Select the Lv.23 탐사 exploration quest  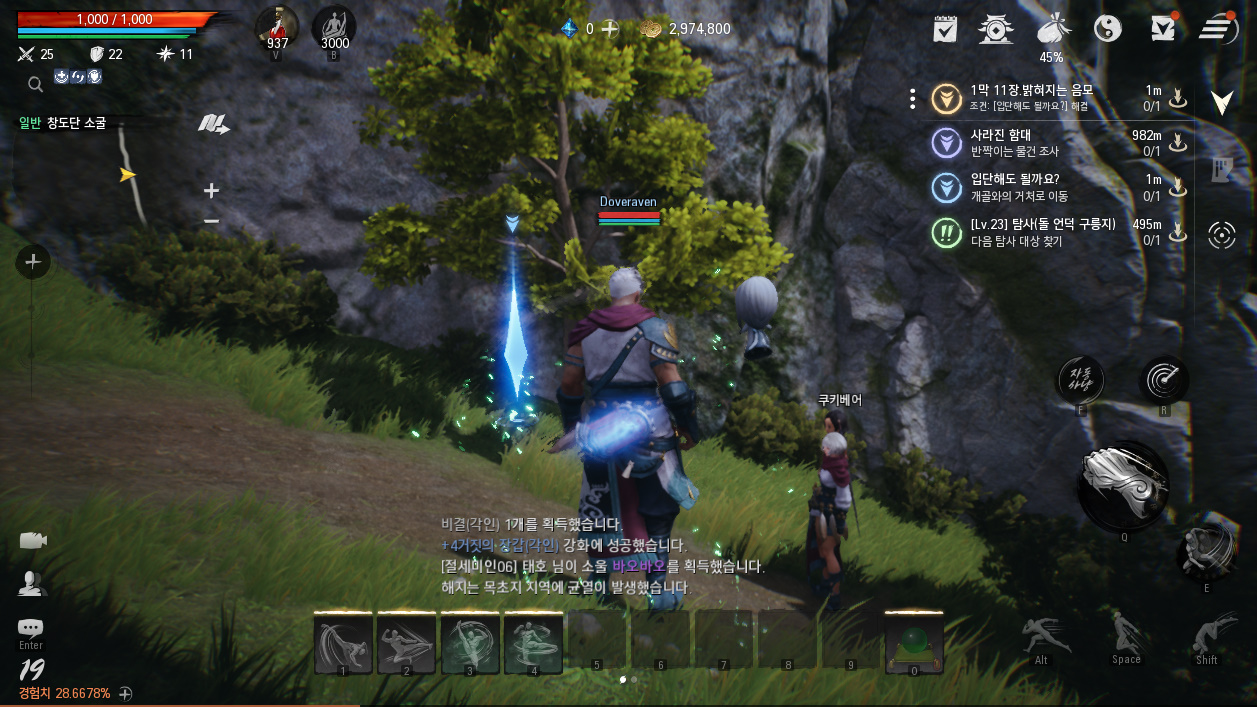(x=1042, y=232)
